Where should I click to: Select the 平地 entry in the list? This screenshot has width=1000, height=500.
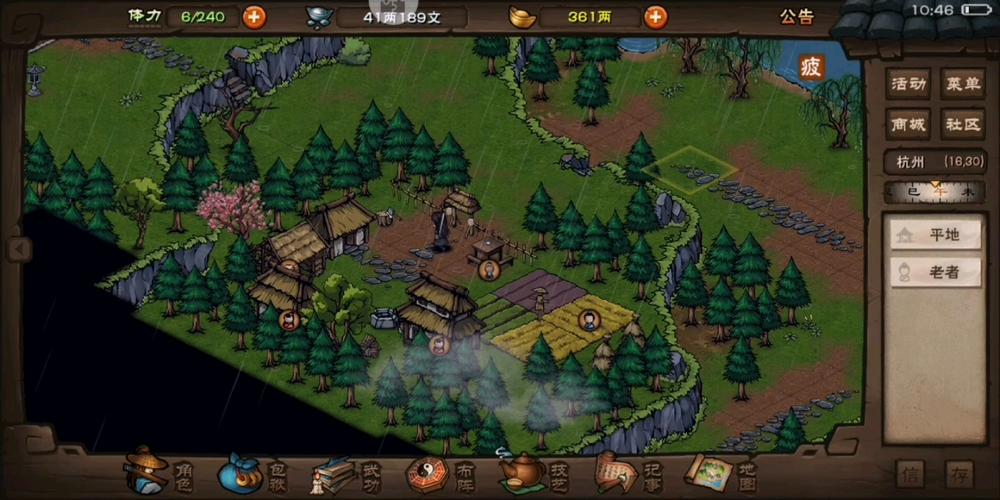pos(934,235)
